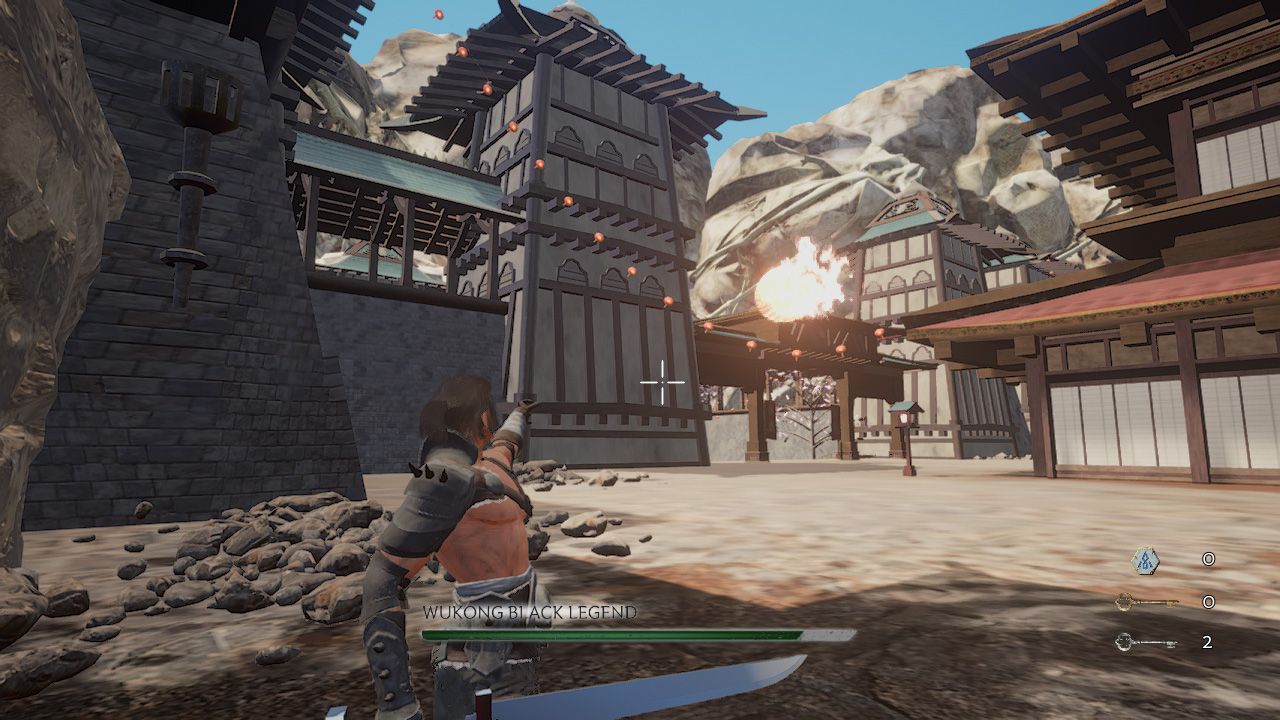Select the gold key icon
1280x720 pixels.
click(1146, 602)
